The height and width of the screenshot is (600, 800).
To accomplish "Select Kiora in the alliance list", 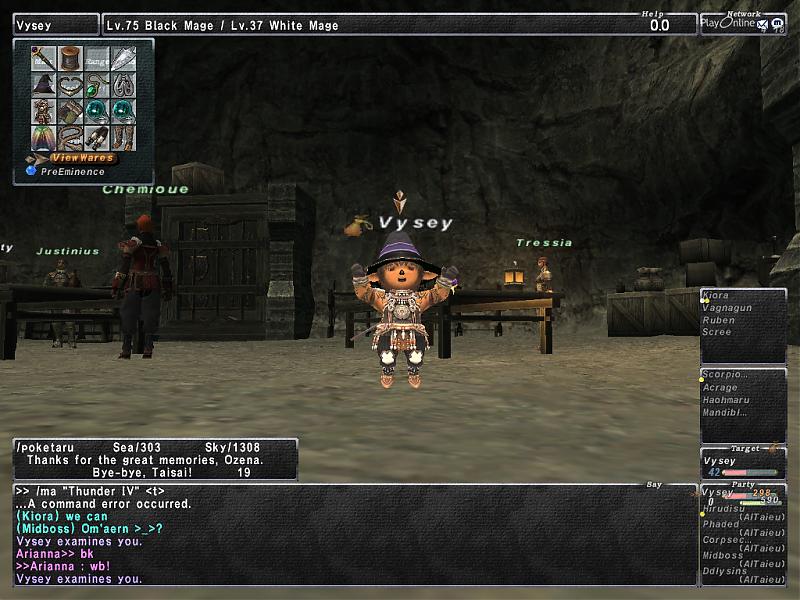I will click(x=716, y=296).
